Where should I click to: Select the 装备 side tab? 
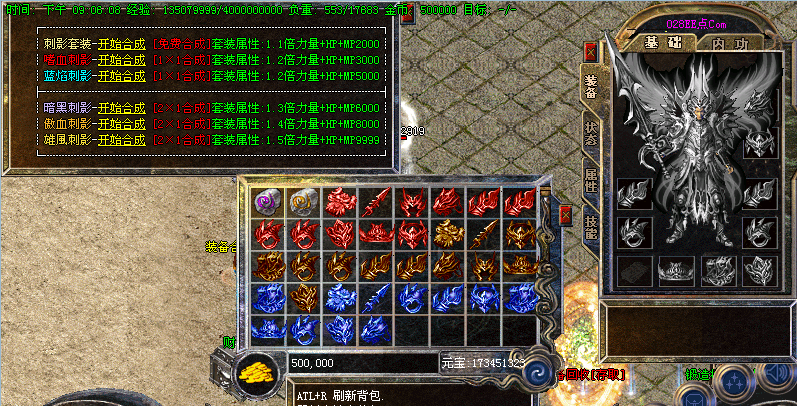pos(591,88)
